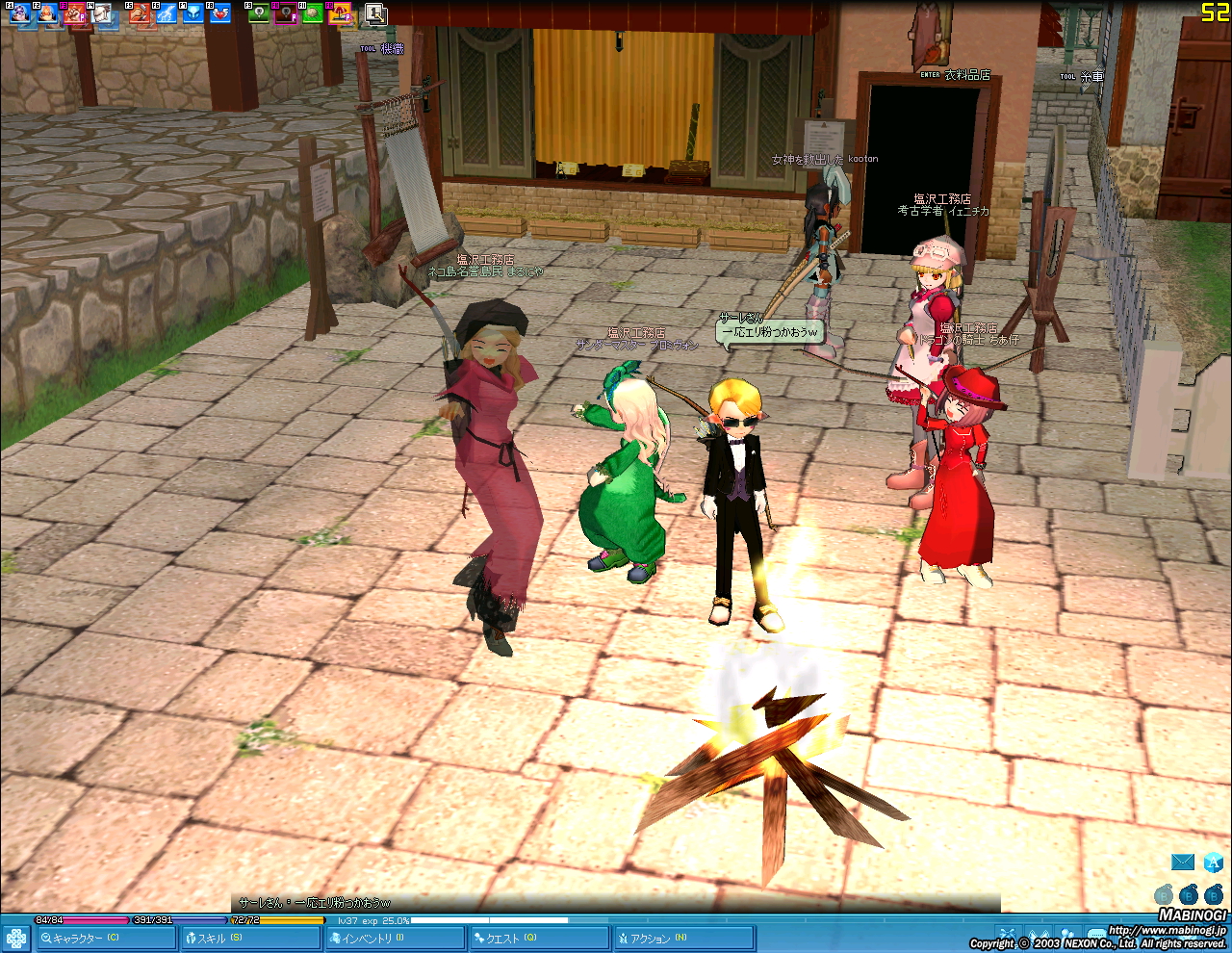Select the blue mask skill on F7

pyautogui.click(x=193, y=13)
